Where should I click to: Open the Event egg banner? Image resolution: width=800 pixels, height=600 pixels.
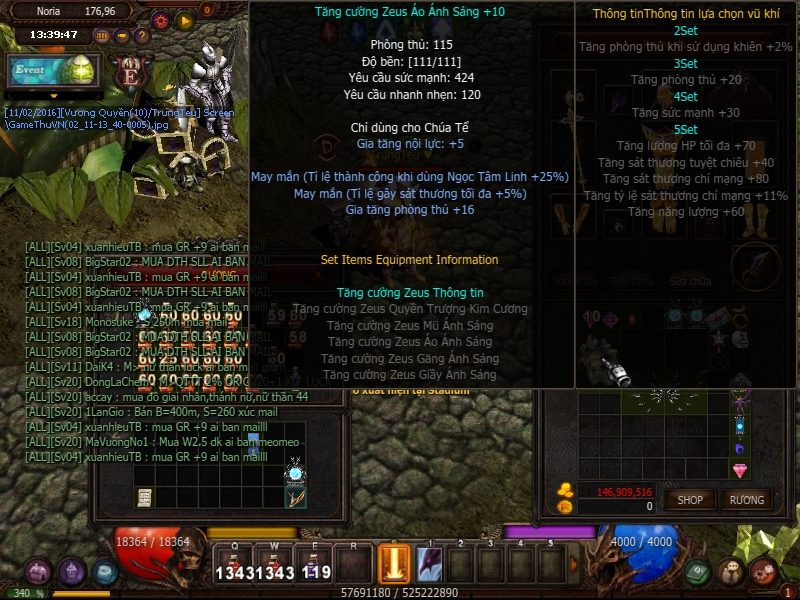[54, 70]
